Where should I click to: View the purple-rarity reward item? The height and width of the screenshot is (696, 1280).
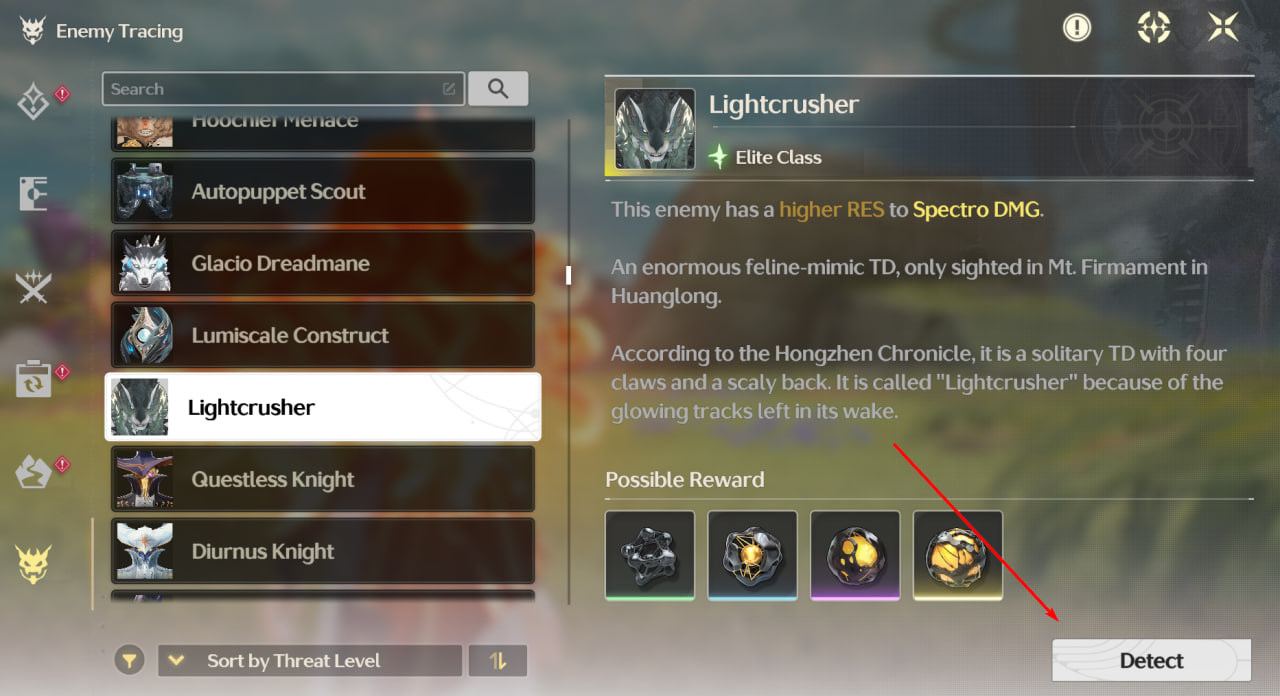855,555
